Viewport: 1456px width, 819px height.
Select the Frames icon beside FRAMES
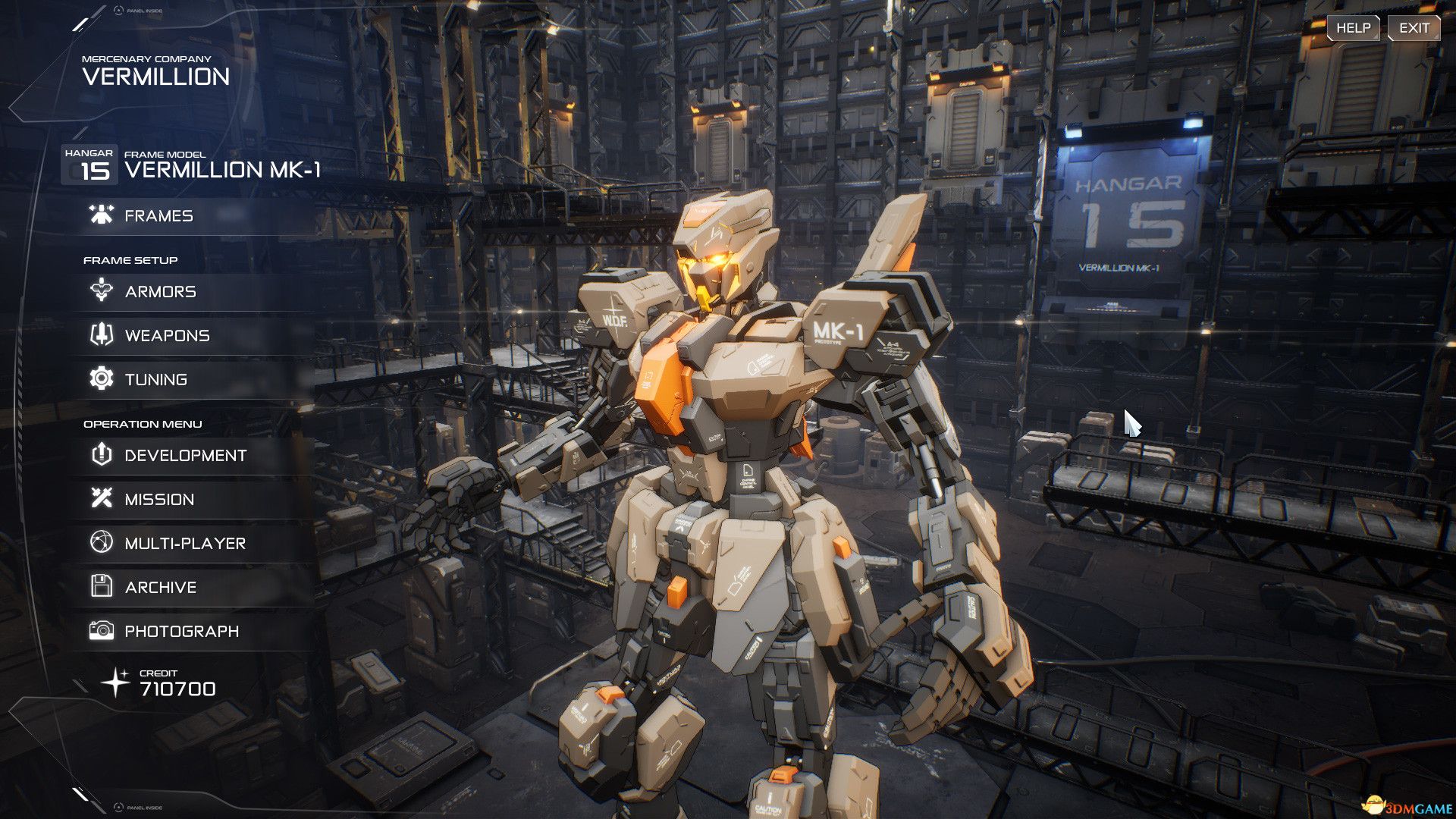pyautogui.click(x=99, y=215)
